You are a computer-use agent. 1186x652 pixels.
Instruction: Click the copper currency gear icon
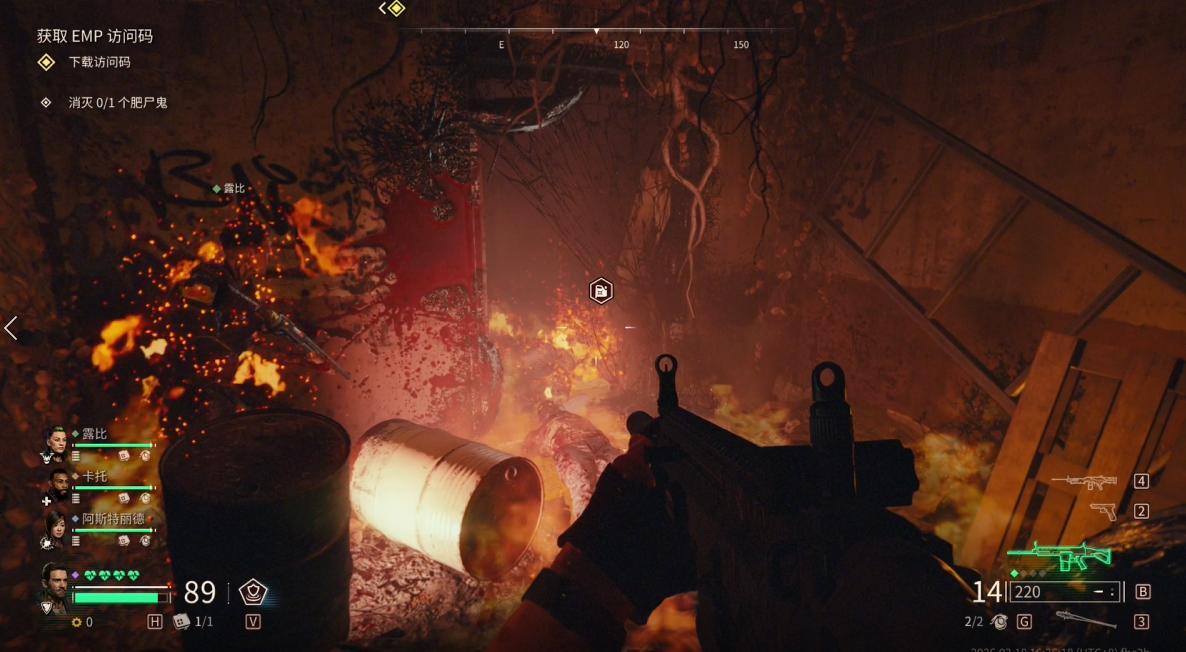pyautogui.click(x=76, y=622)
